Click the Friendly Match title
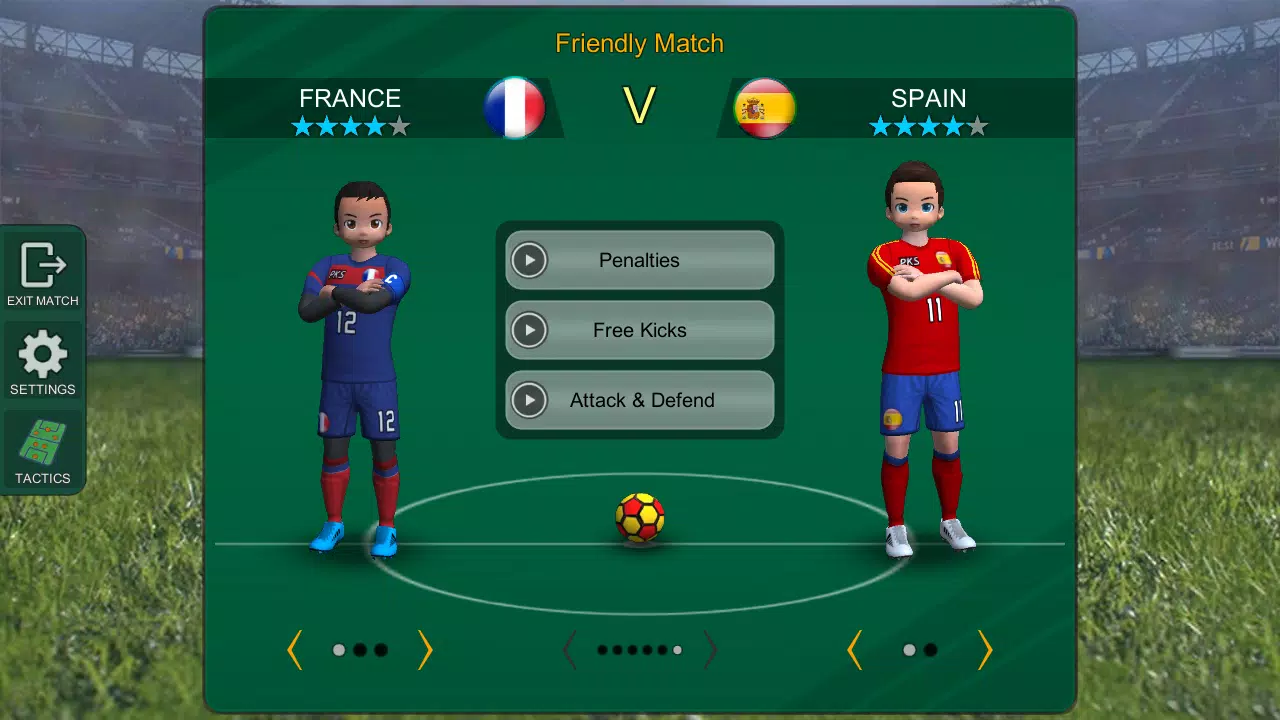This screenshot has width=1280, height=720. [639, 44]
